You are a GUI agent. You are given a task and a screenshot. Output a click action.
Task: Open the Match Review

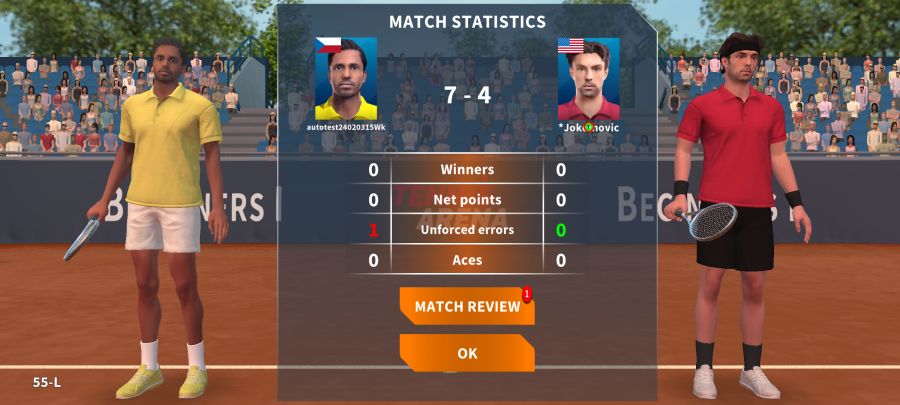click(x=467, y=306)
